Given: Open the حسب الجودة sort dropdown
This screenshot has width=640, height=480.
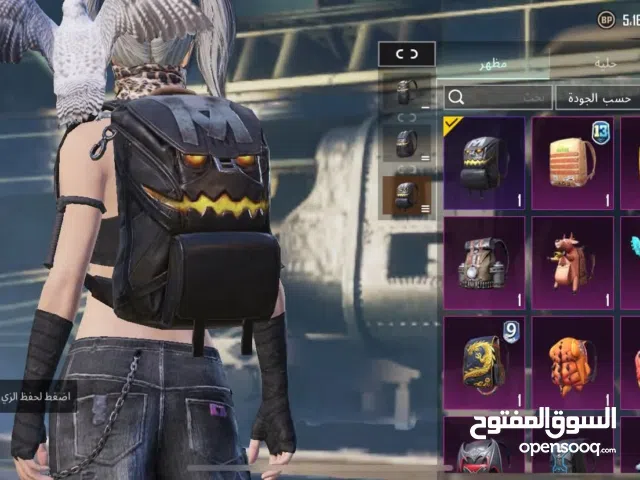Looking at the screenshot, I should (598, 97).
